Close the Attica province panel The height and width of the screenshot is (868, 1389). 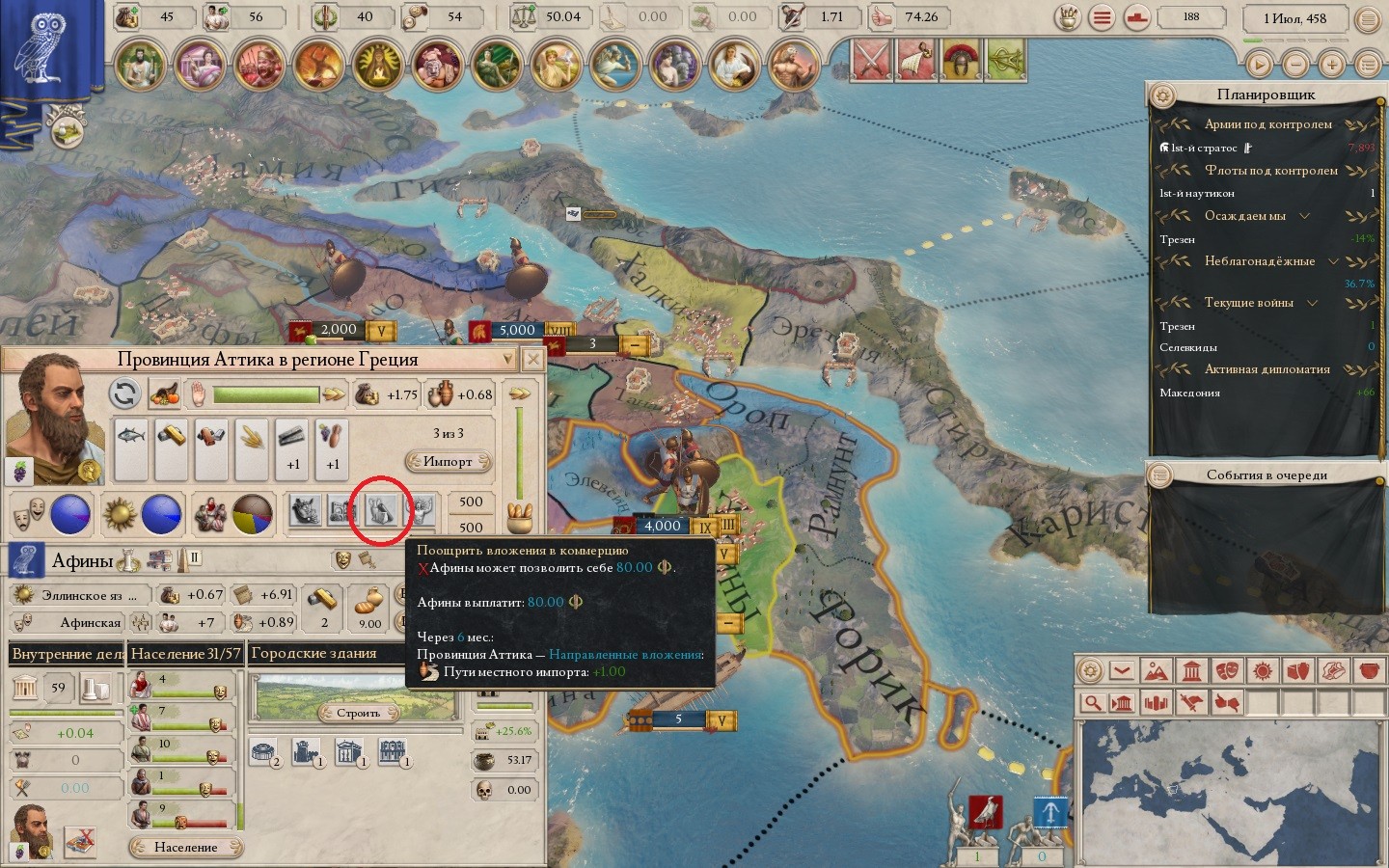pos(532,360)
